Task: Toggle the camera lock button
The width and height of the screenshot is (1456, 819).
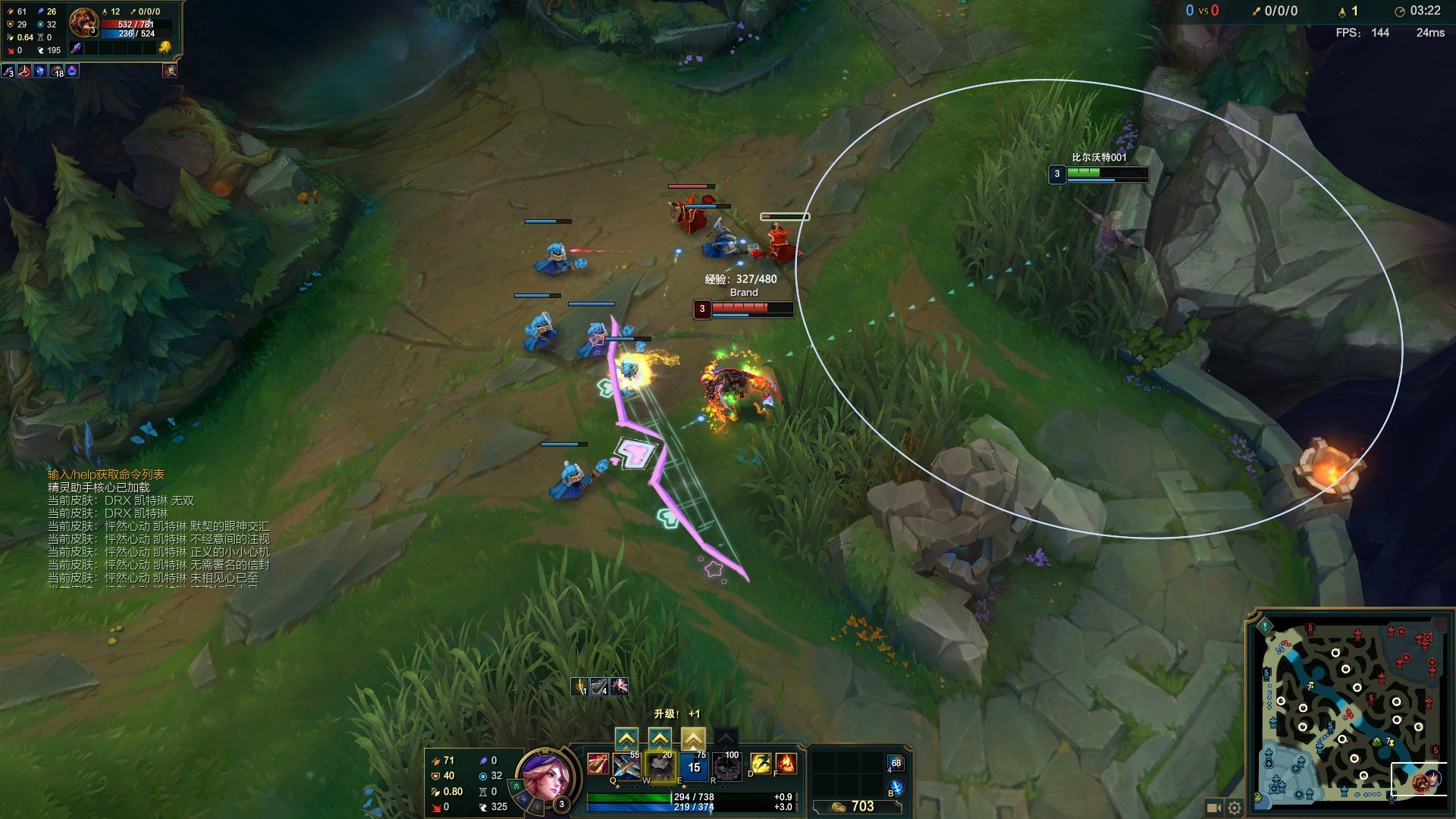Action: pyautogui.click(x=1213, y=808)
